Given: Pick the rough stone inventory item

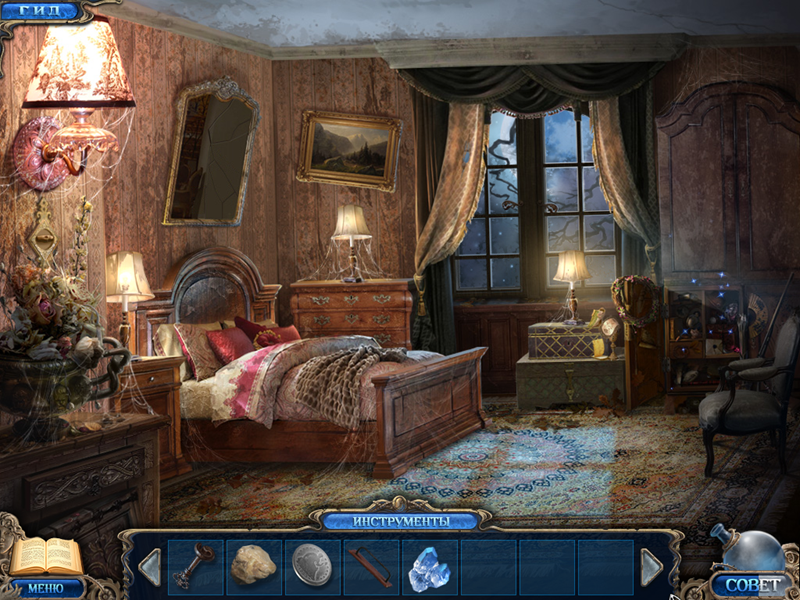Looking at the screenshot, I should click(253, 566).
